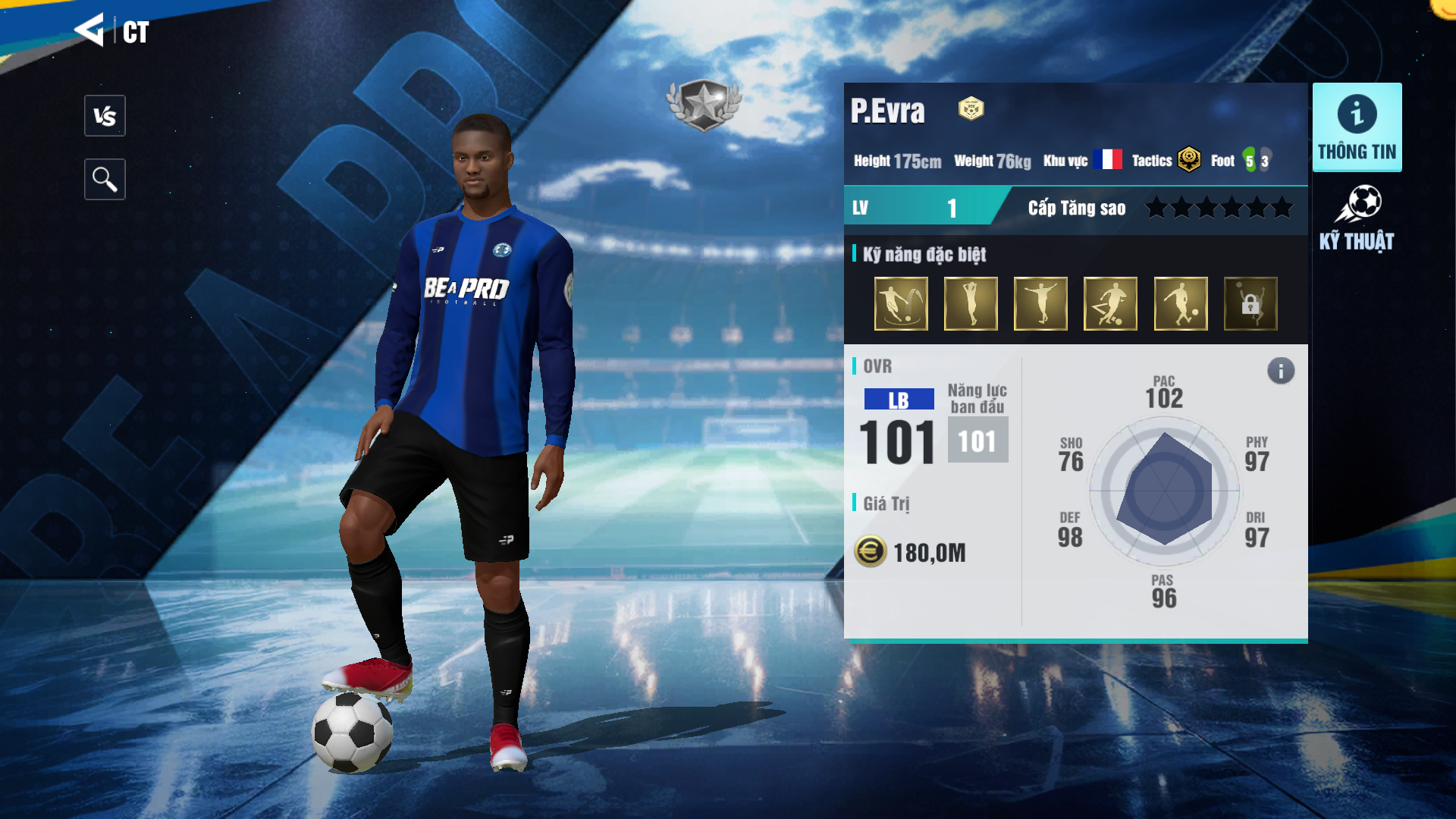This screenshot has height=819, width=1456.
Task: Tap the LB position badge
Action: click(899, 400)
